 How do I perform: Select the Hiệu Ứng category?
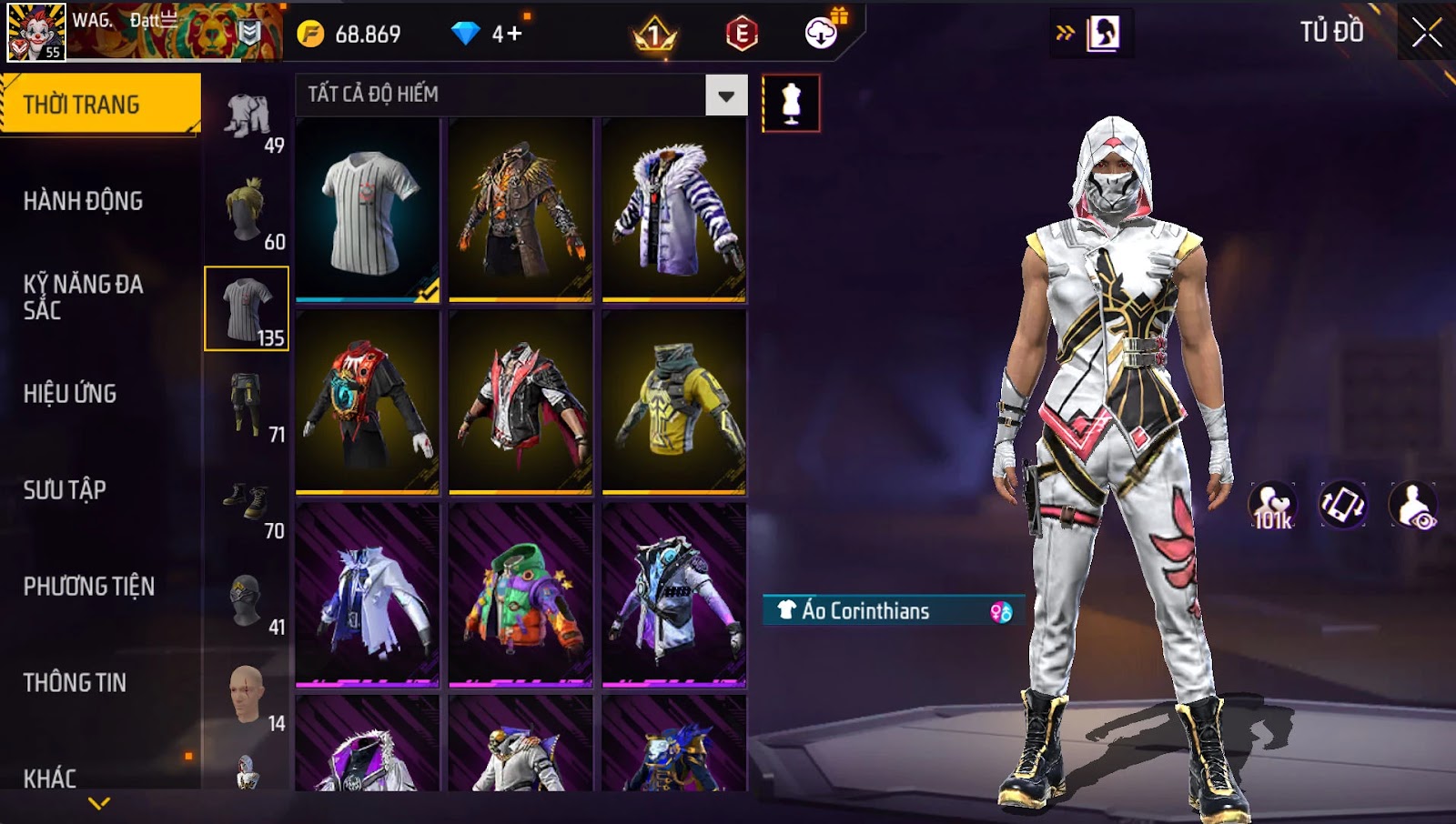point(70,394)
